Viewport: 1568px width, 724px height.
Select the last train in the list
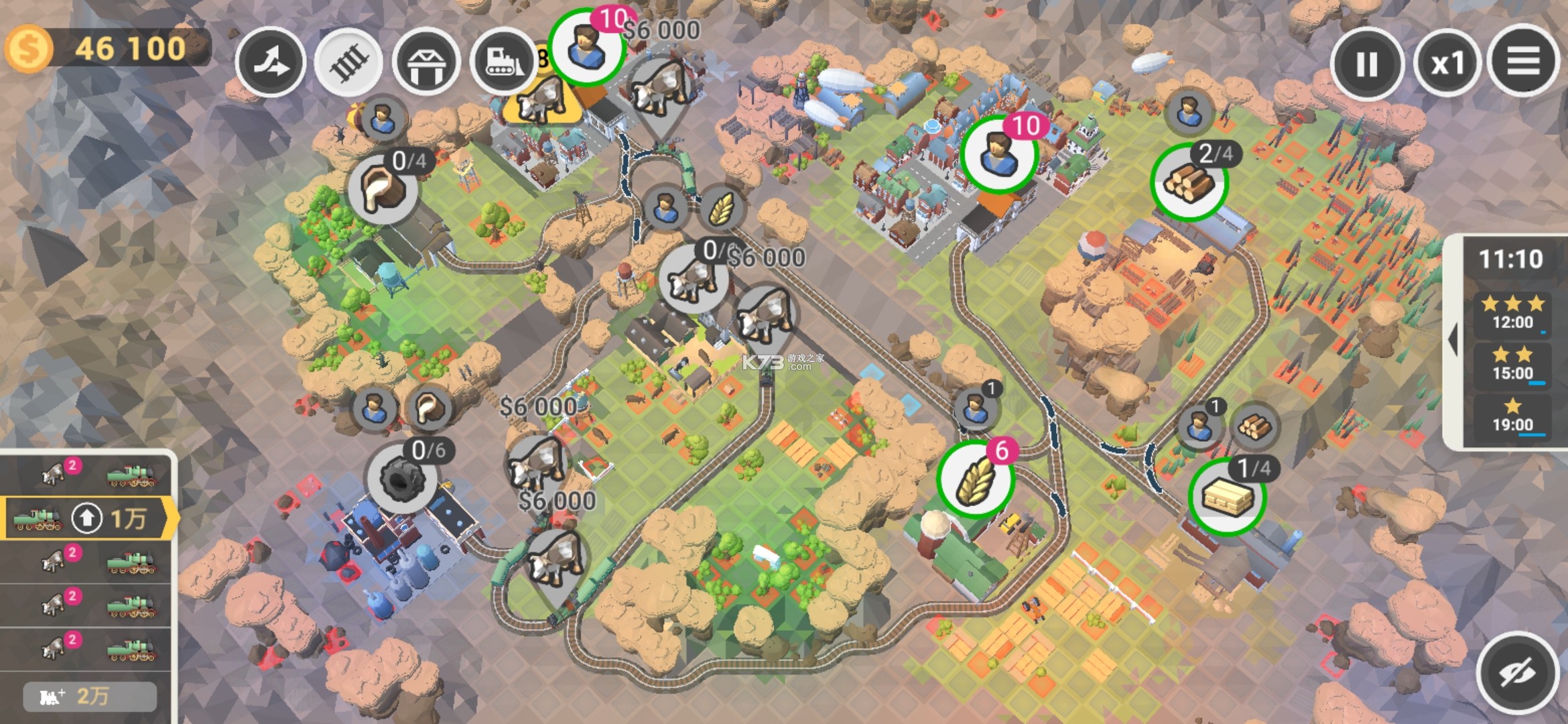[x=87, y=648]
